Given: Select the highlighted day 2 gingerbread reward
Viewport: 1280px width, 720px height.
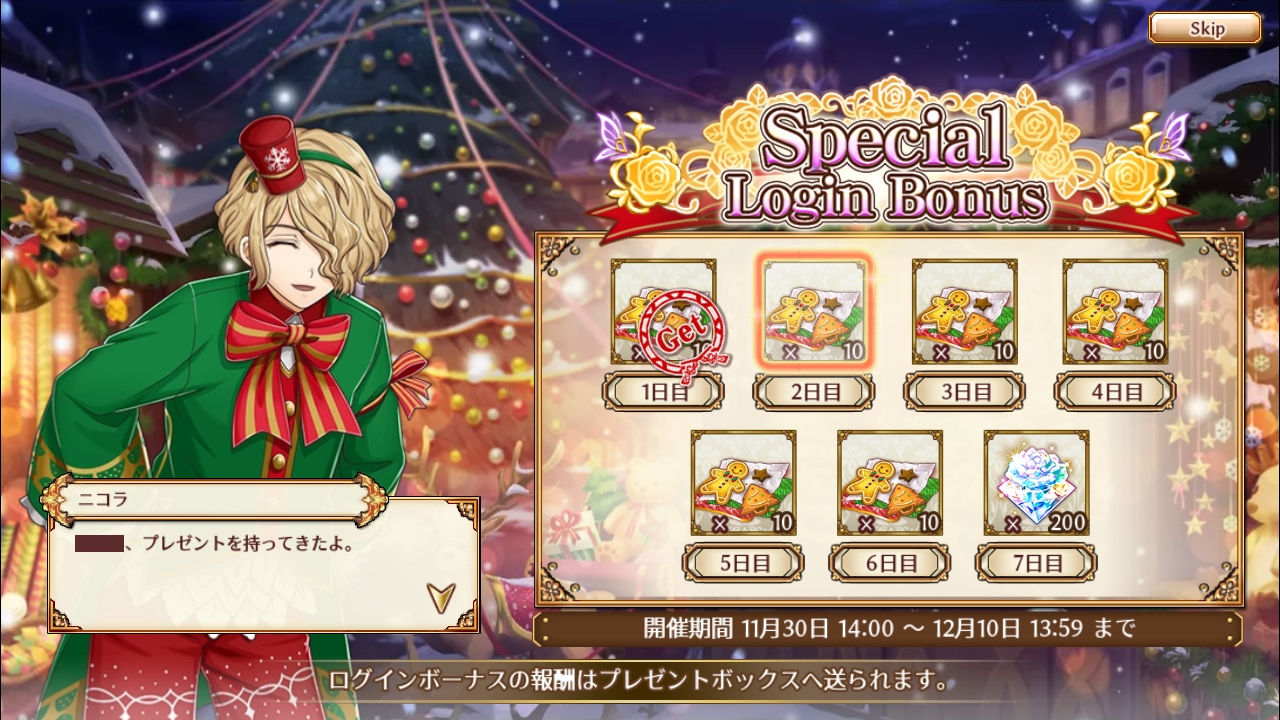Looking at the screenshot, I should pos(815,312).
